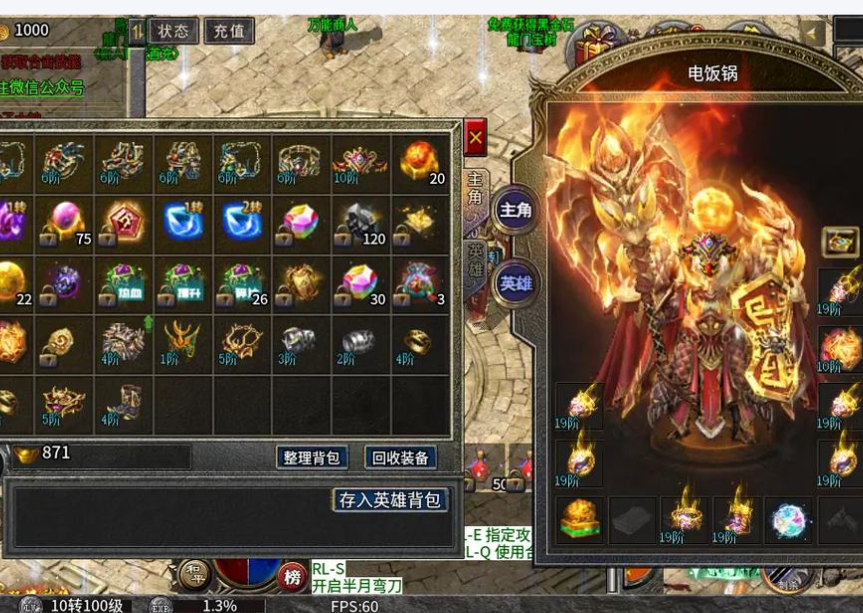The width and height of the screenshot is (863, 613).
Task: Select the 4阶 boots in the bag
Action: pos(124,402)
